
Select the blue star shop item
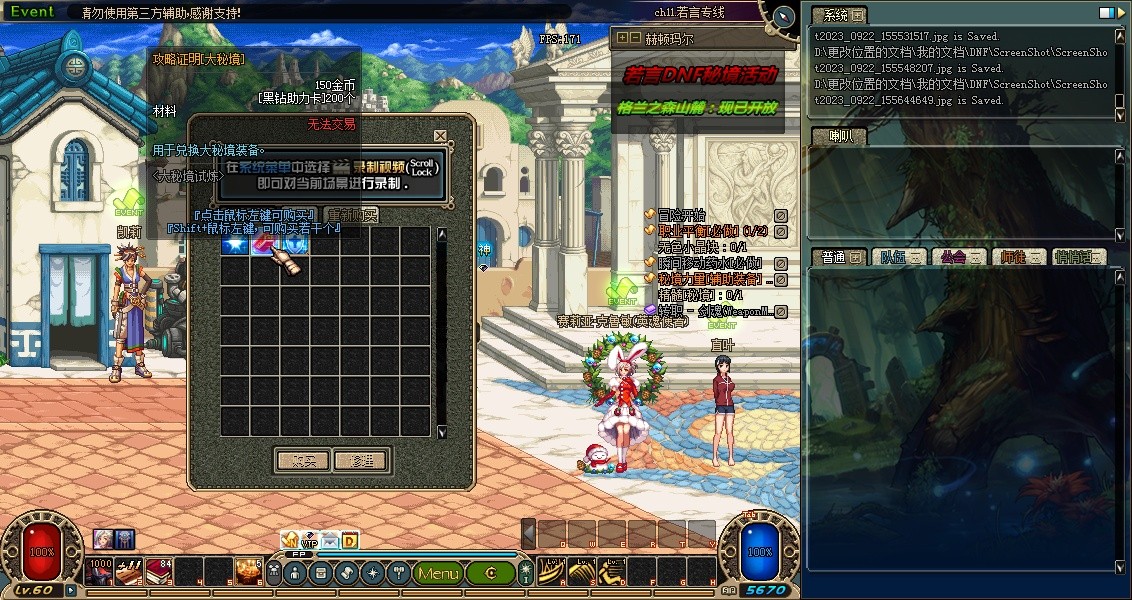[235, 242]
